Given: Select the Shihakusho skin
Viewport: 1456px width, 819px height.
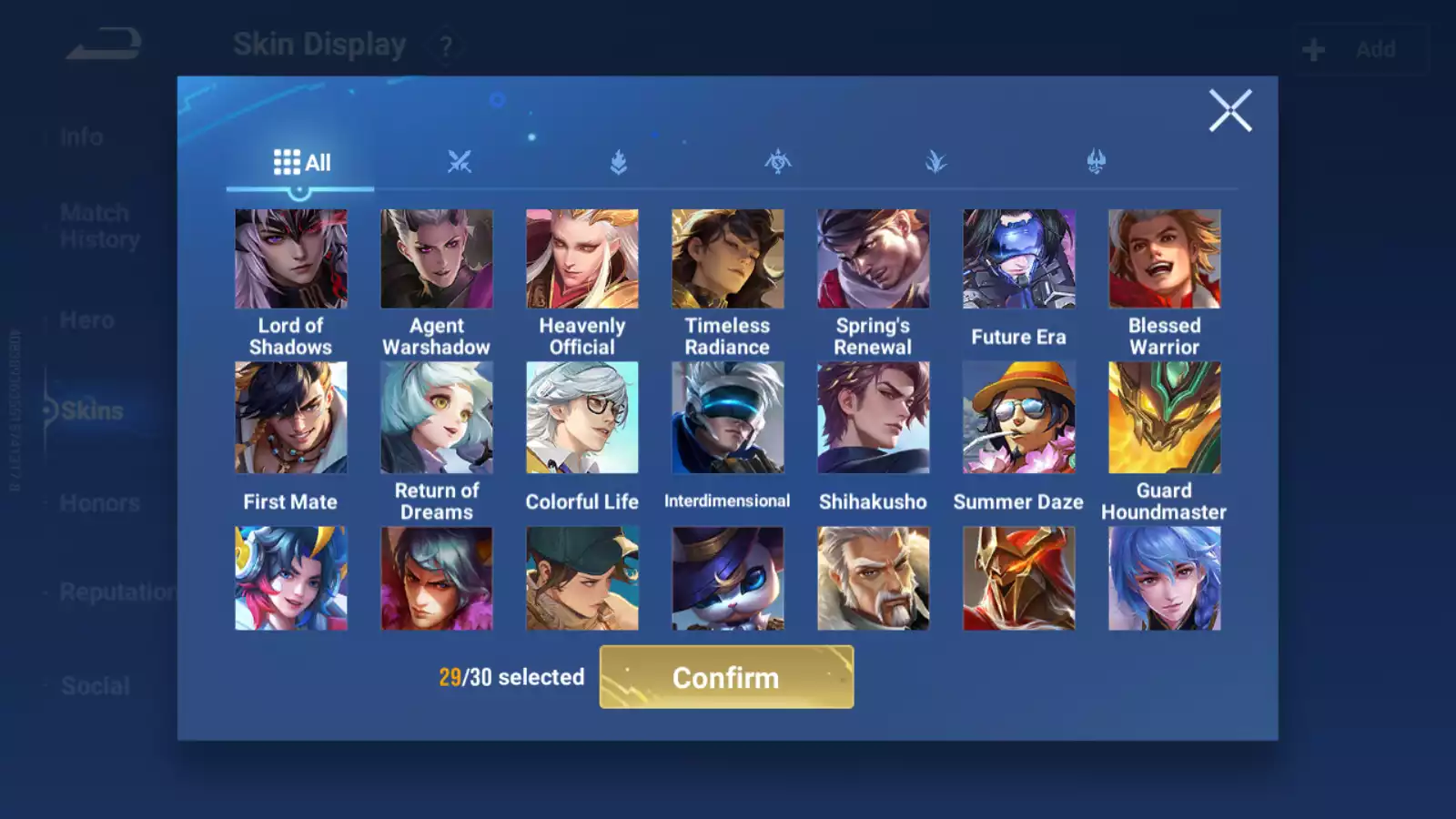Looking at the screenshot, I should [x=873, y=418].
